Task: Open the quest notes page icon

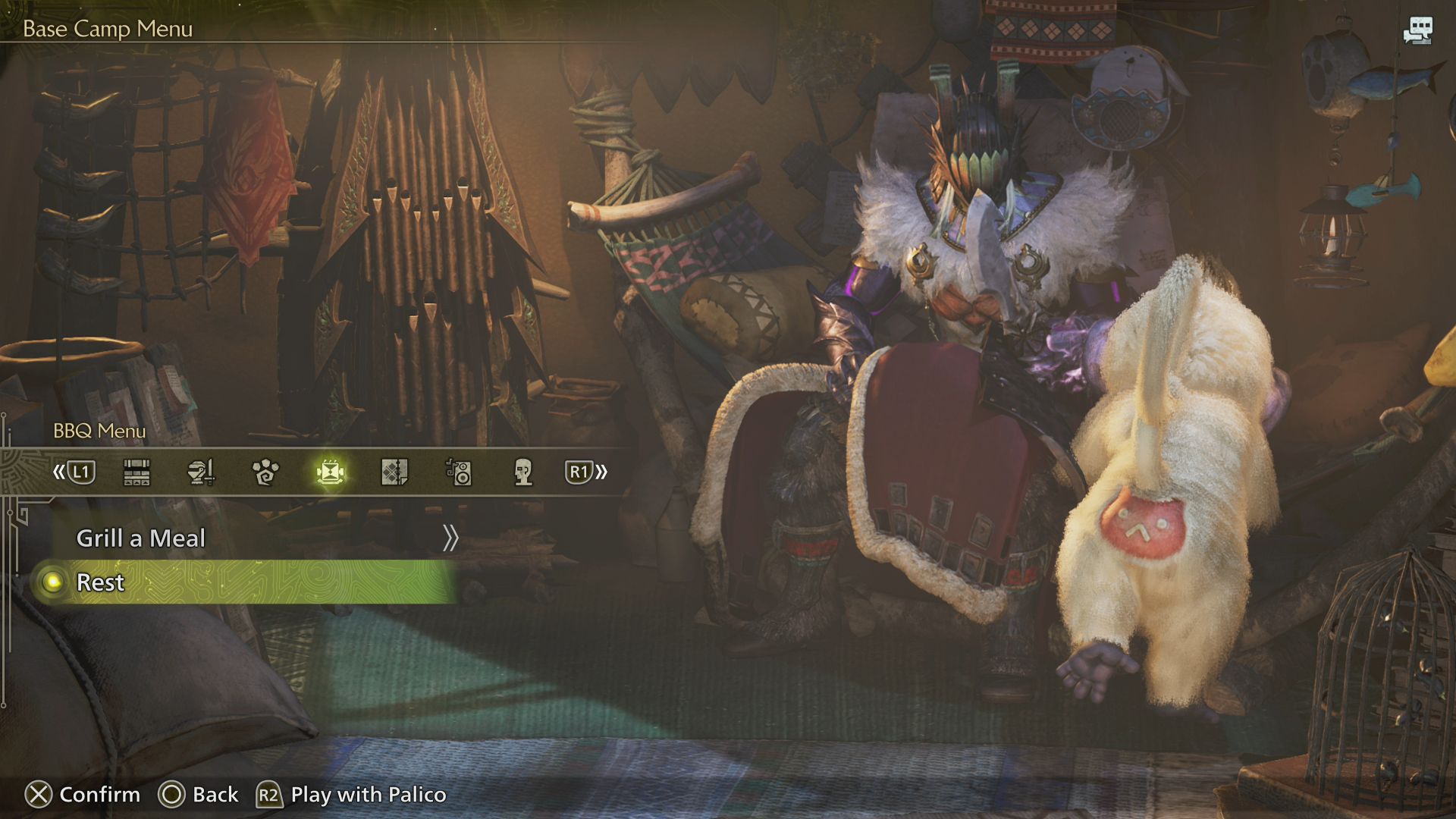Action: click(394, 472)
